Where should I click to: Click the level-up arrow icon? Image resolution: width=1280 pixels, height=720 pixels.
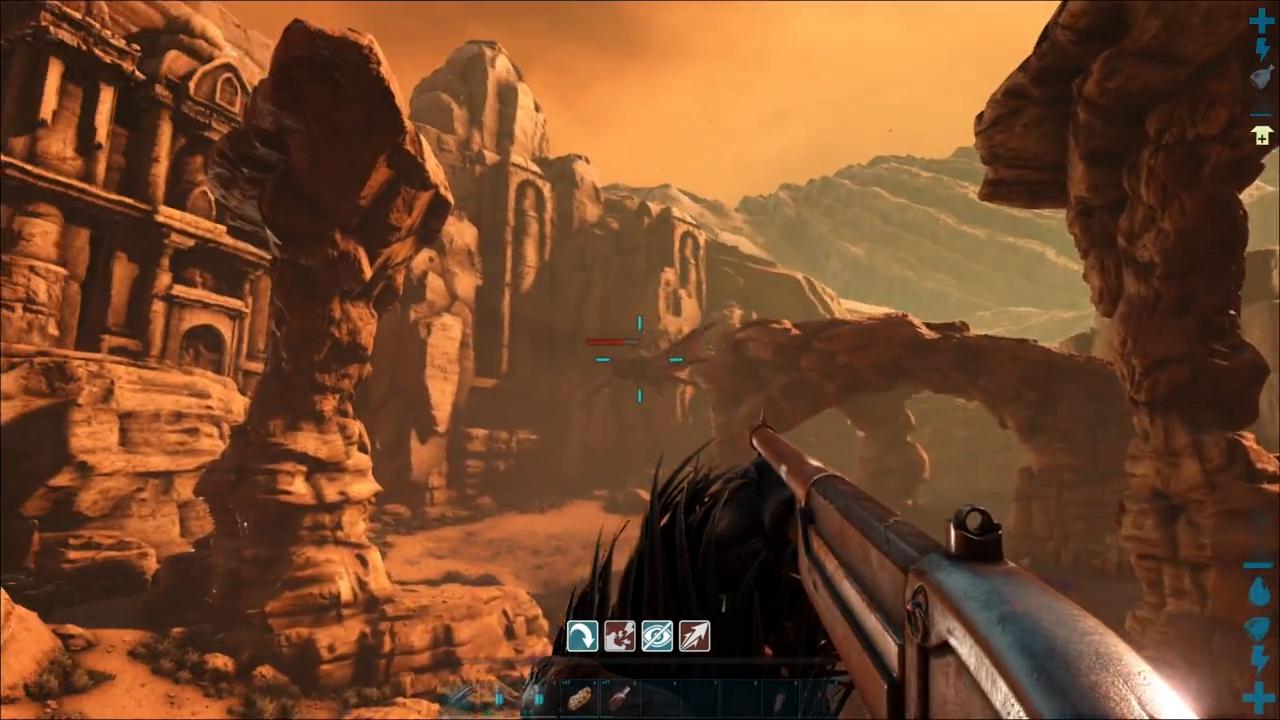[x=1261, y=134]
